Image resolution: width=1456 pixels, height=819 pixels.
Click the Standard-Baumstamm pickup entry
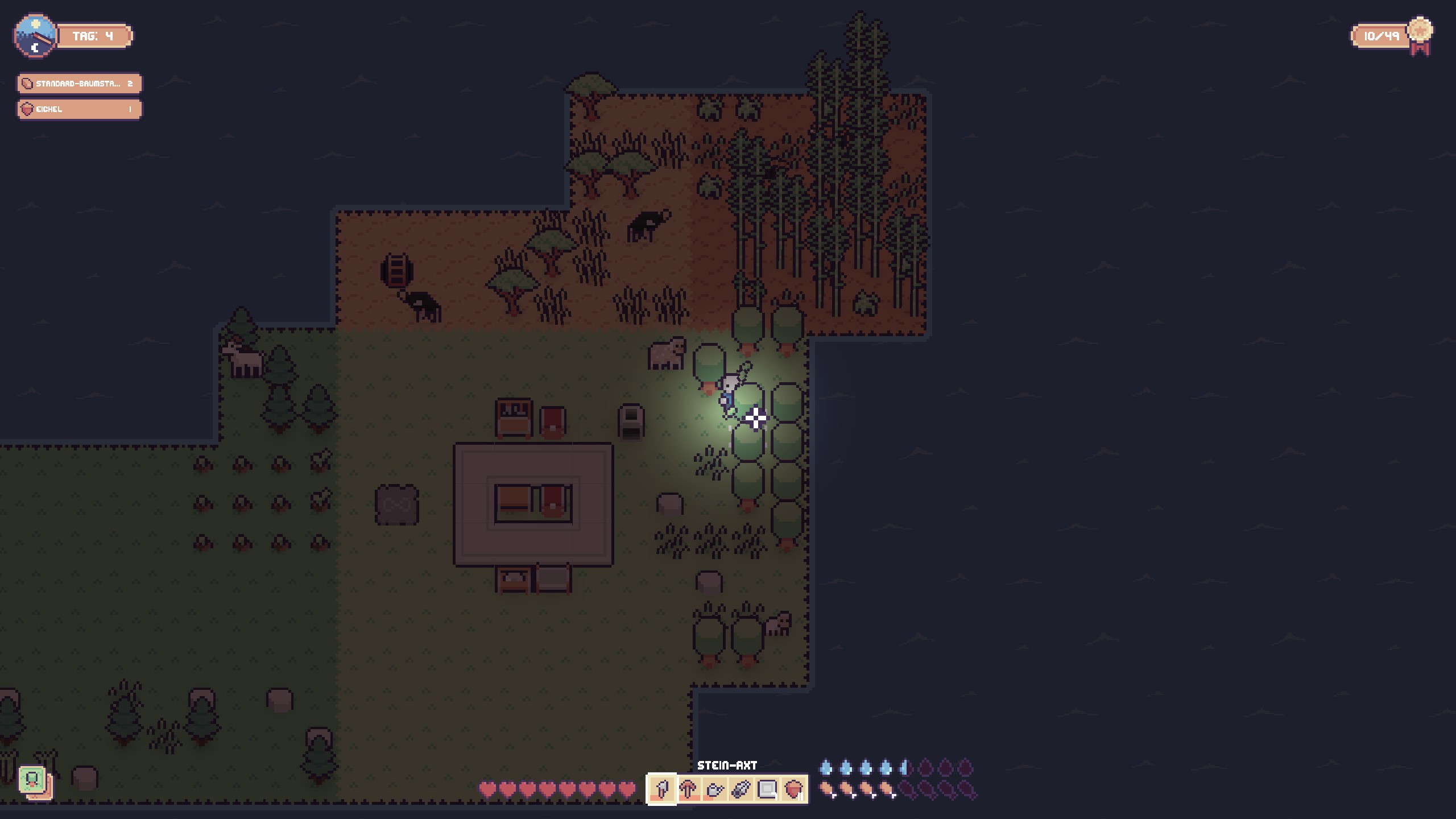[79, 84]
